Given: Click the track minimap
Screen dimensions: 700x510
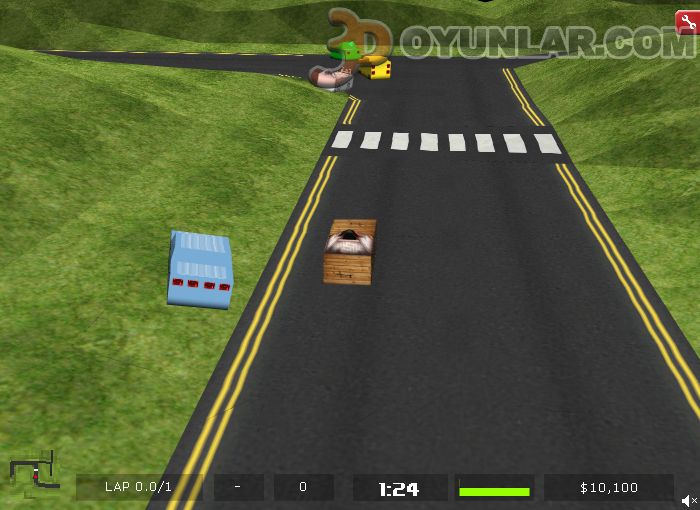Looking at the screenshot, I should coord(32,473).
